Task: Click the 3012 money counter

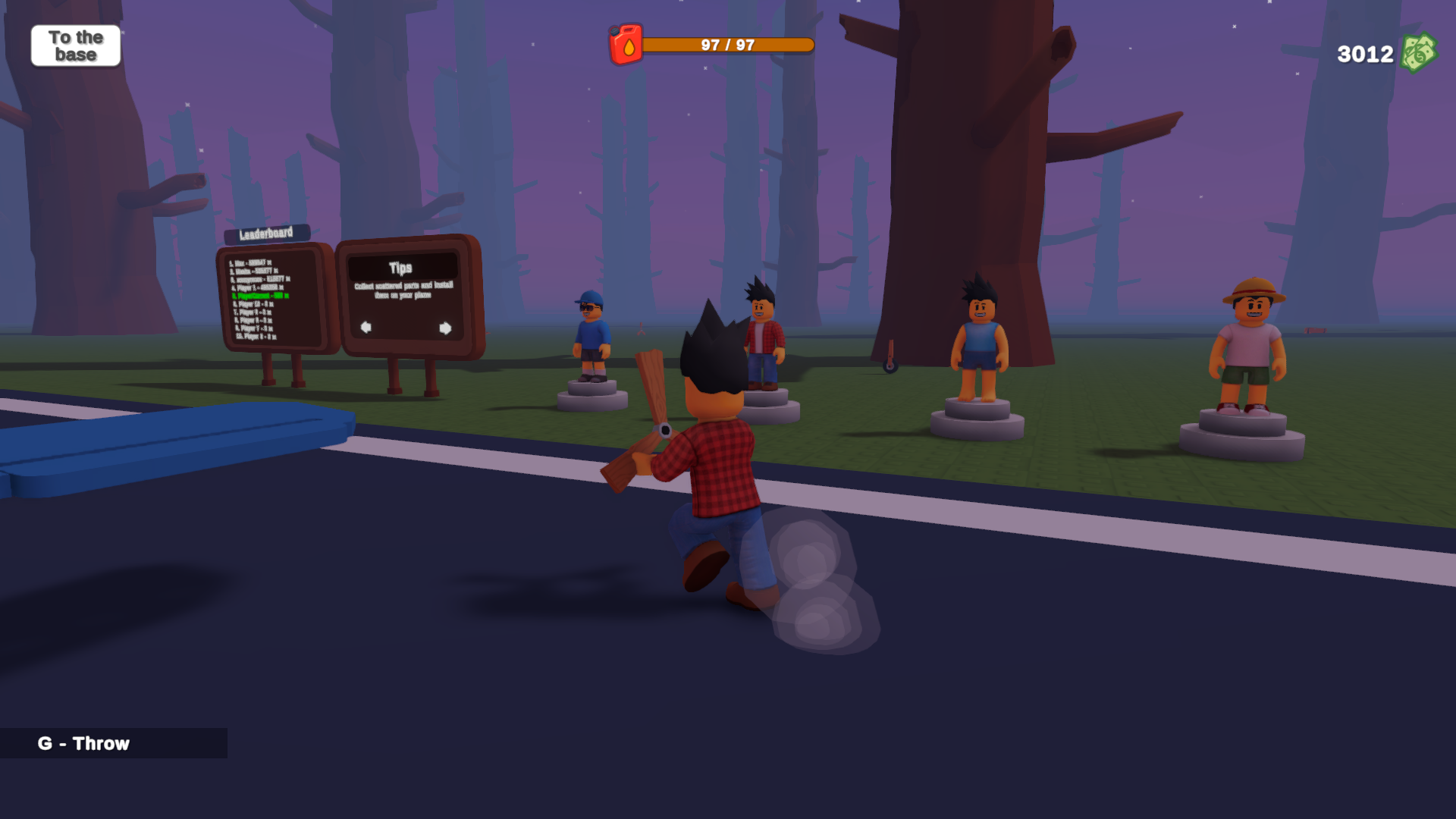Action: point(1363,53)
